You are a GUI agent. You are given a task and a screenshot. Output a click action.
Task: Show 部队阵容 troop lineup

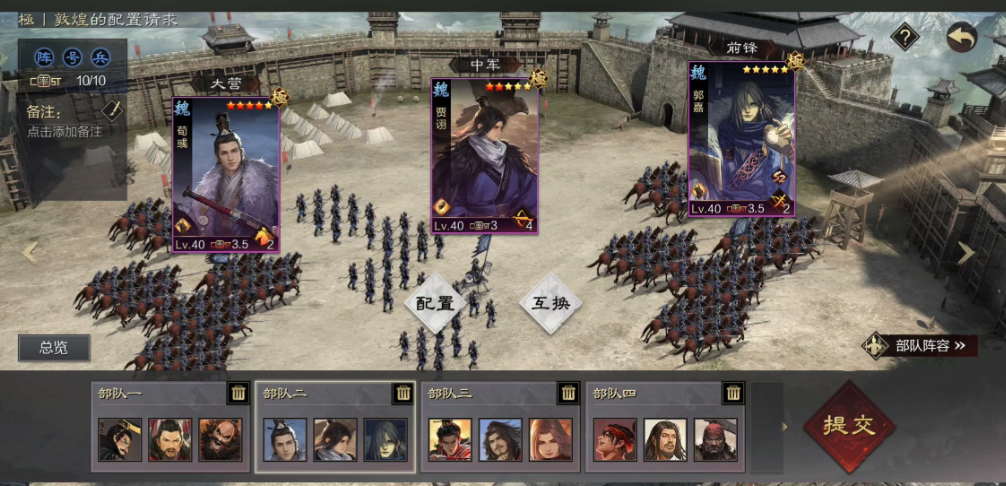[921, 346]
